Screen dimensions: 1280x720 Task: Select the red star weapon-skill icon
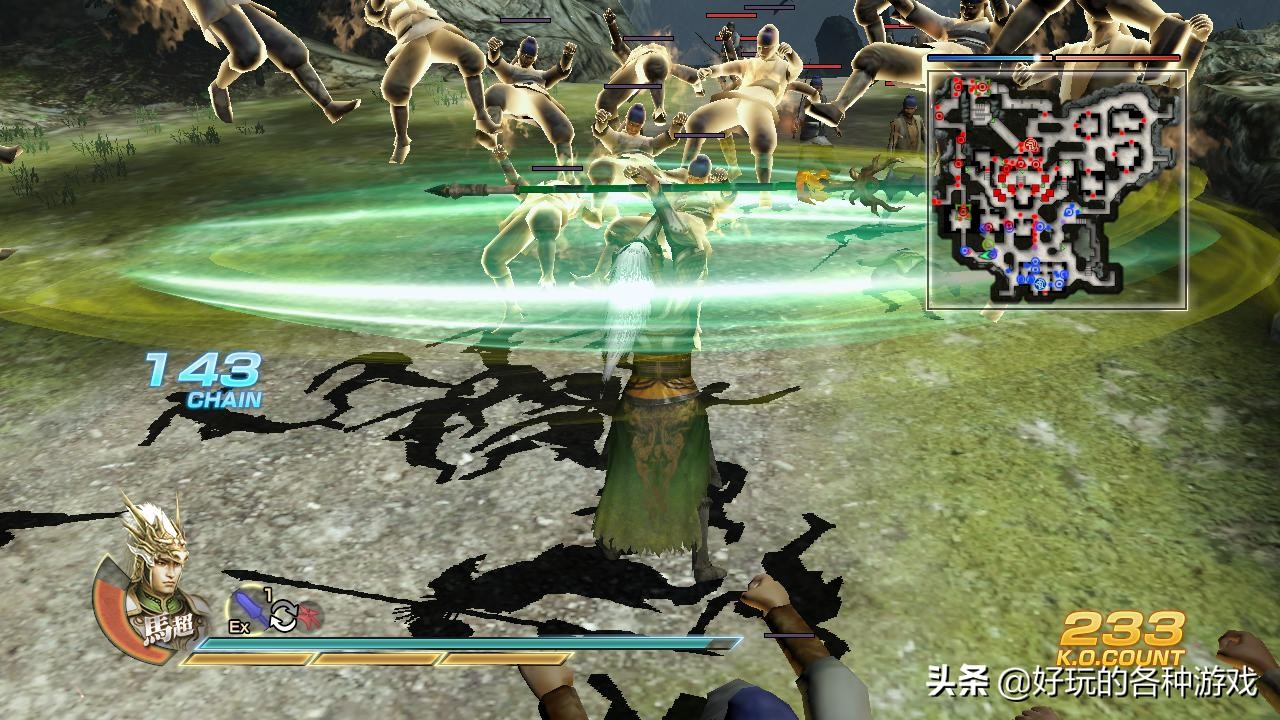(310, 614)
